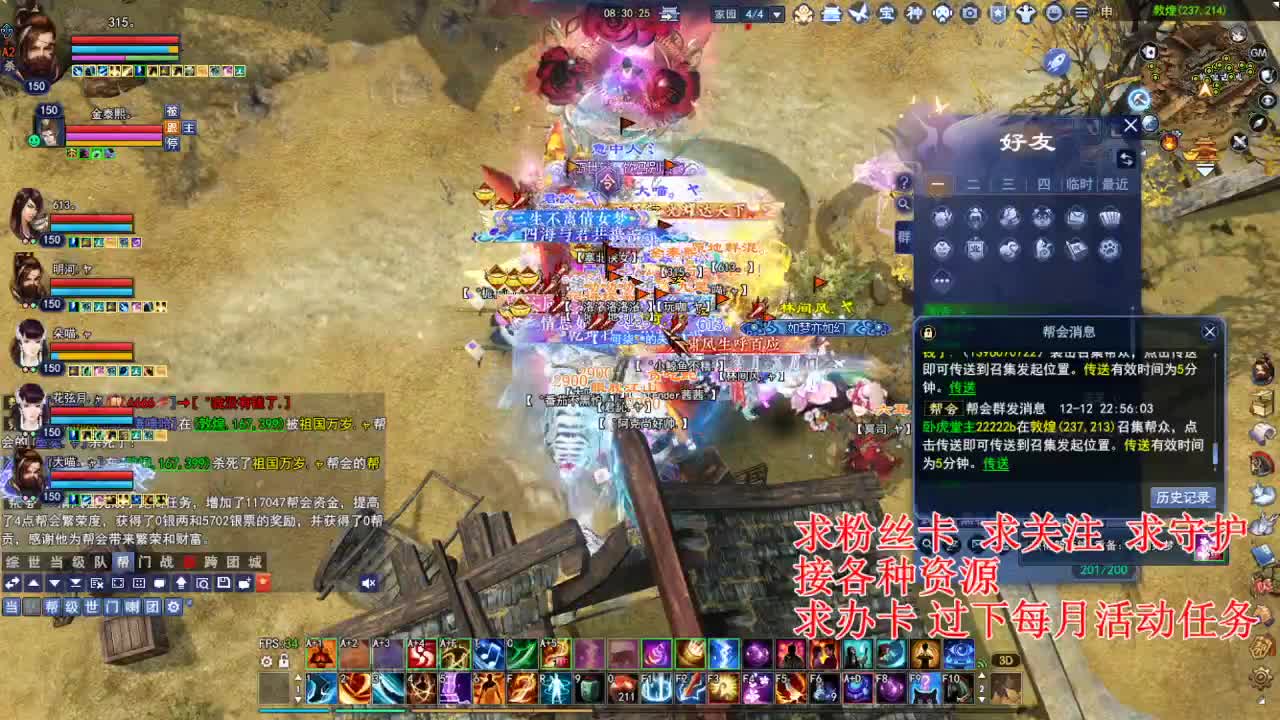This screenshot has width=1280, height=720.
Task: Expand more options via the ... icon in 好友 panel
Action: 941,280
